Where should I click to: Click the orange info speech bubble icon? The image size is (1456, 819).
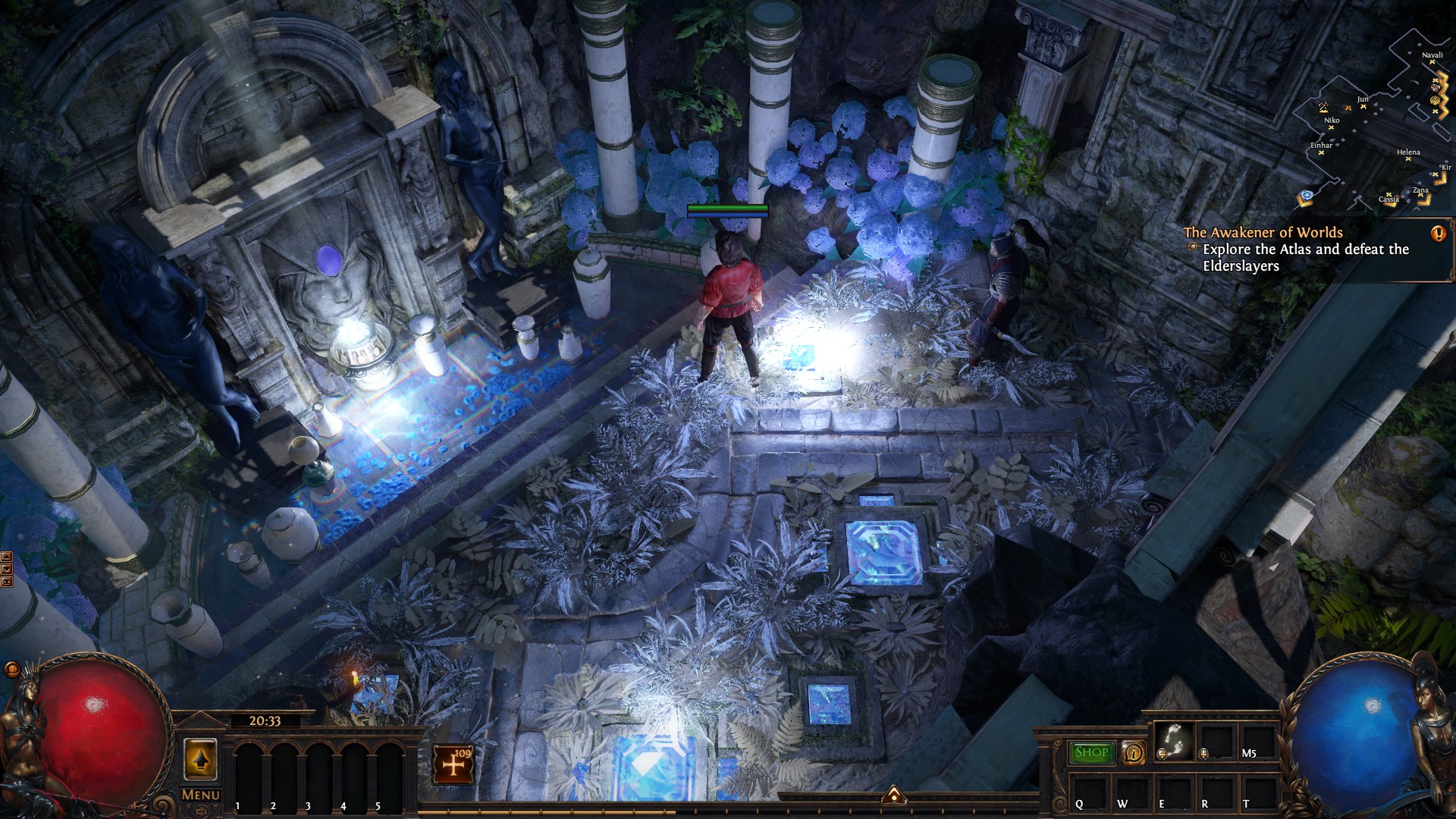1133,752
